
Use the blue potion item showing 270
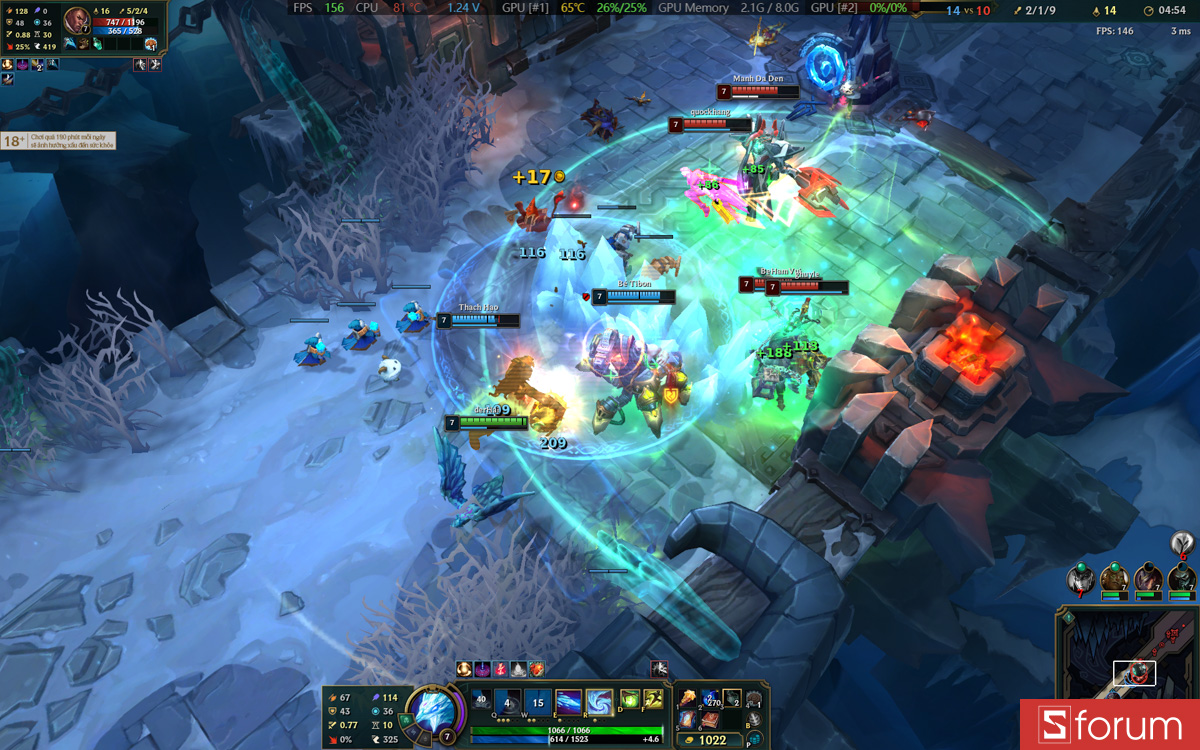[x=709, y=698]
